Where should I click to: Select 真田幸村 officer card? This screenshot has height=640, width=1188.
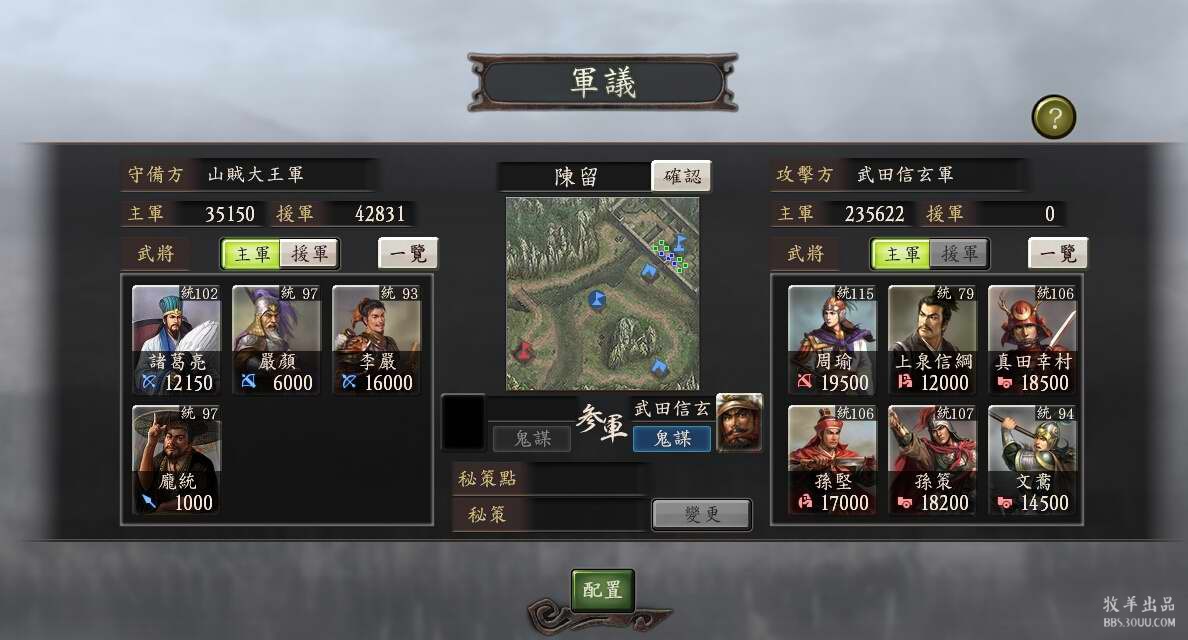(1032, 340)
